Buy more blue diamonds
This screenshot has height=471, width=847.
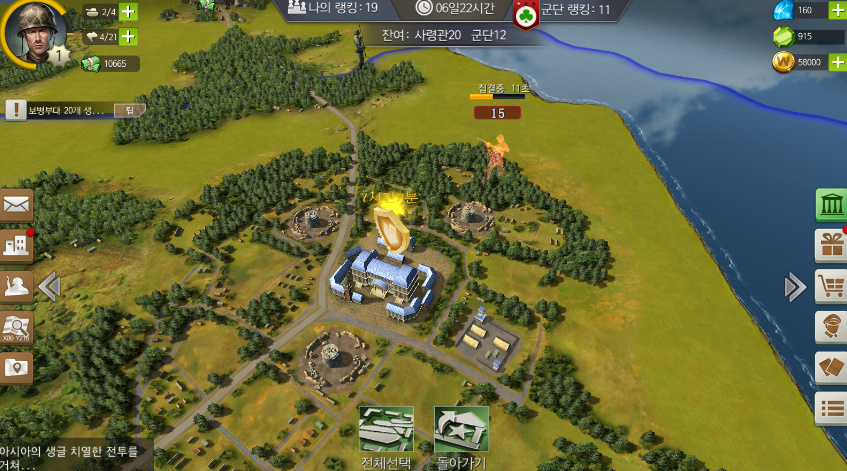point(837,11)
